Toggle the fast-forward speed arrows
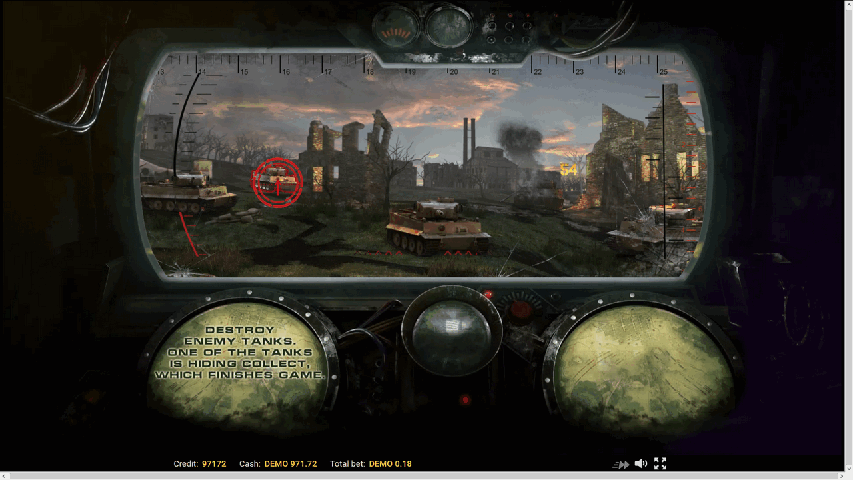853x480 pixels. click(x=622, y=464)
